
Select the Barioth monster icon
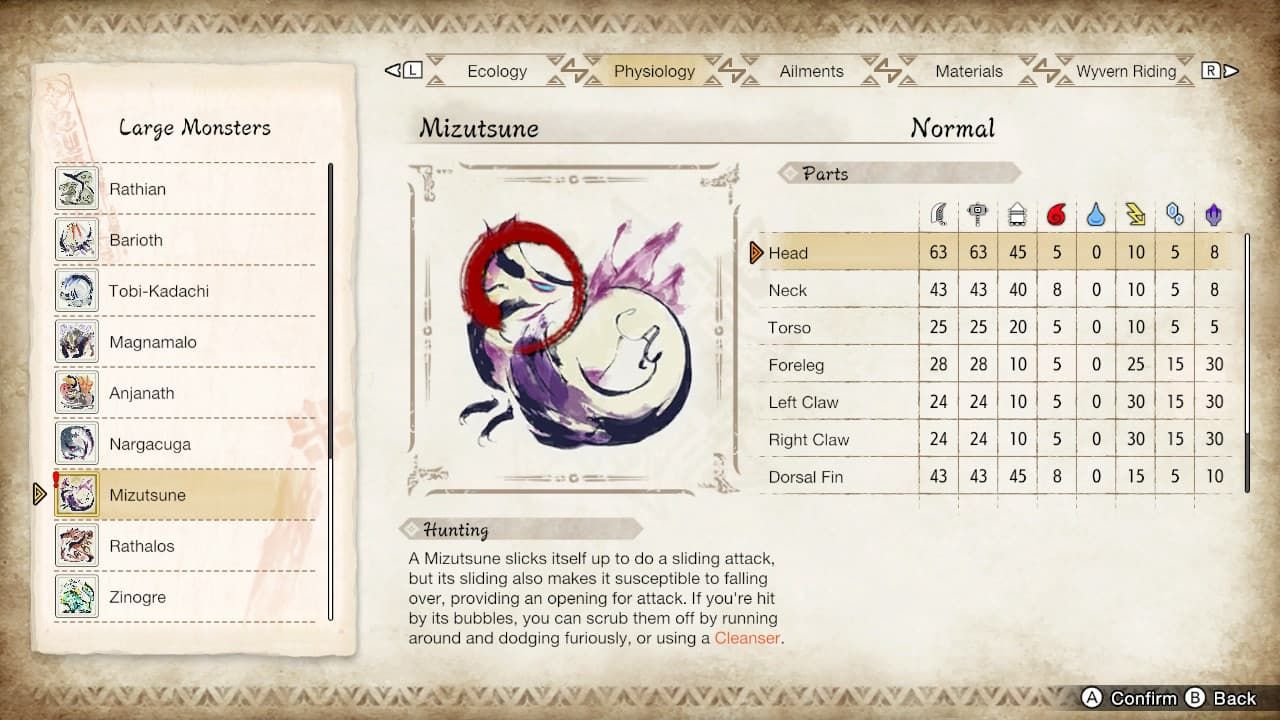[x=79, y=239]
